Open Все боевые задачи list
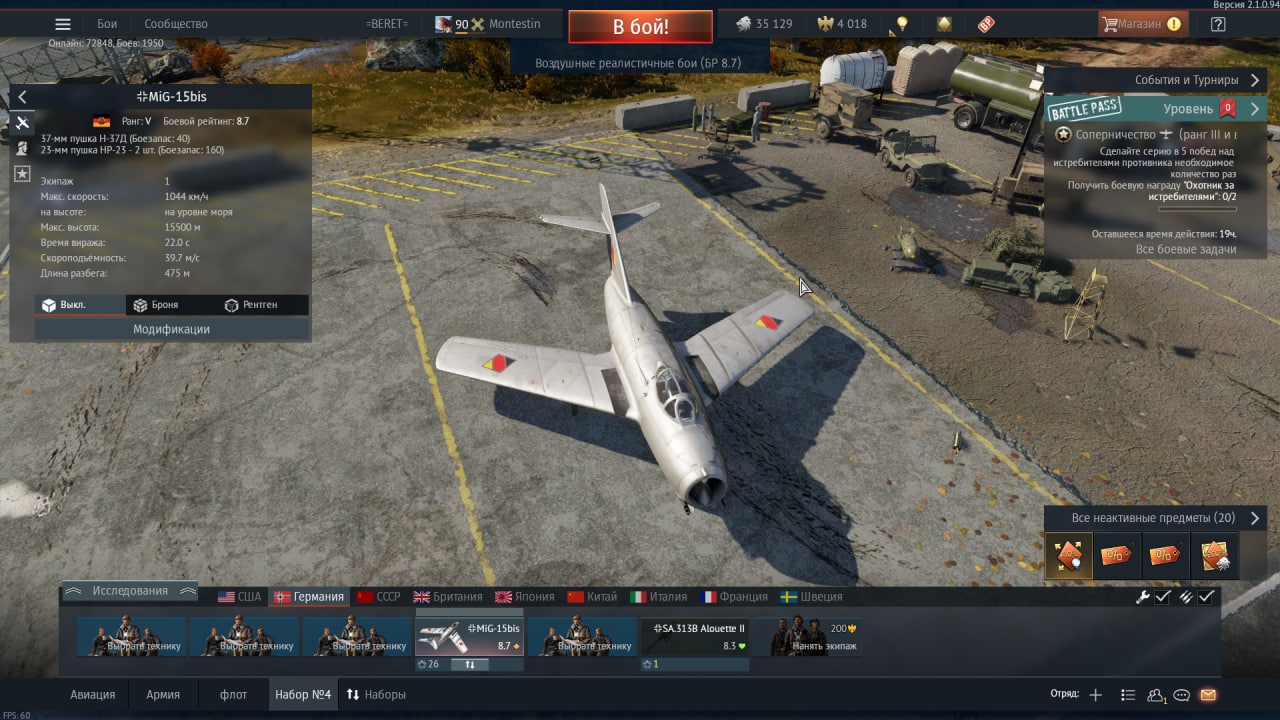Image resolution: width=1280 pixels, height=720 pixels. 1186,248
